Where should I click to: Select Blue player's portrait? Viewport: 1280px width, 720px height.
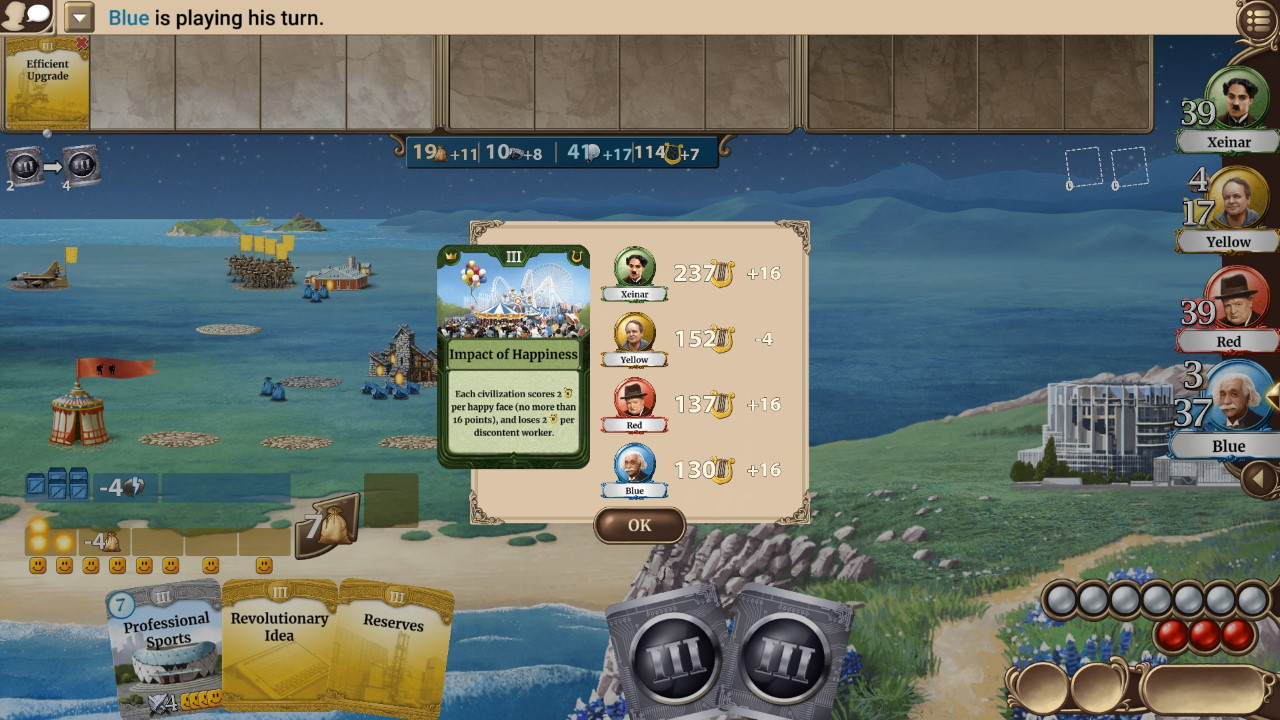click(x=1238, y=400)
